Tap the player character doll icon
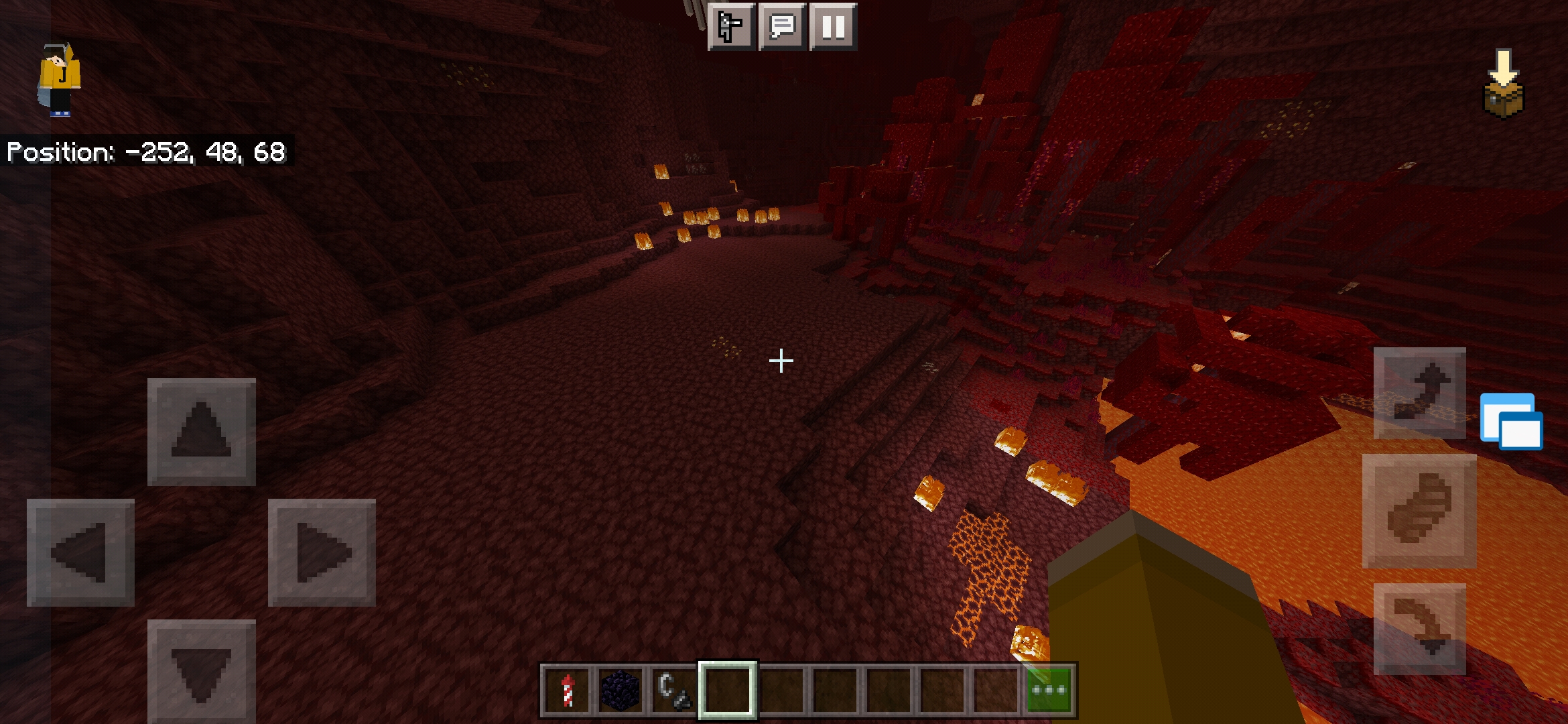1568x724 pixels. pos(59,80)
